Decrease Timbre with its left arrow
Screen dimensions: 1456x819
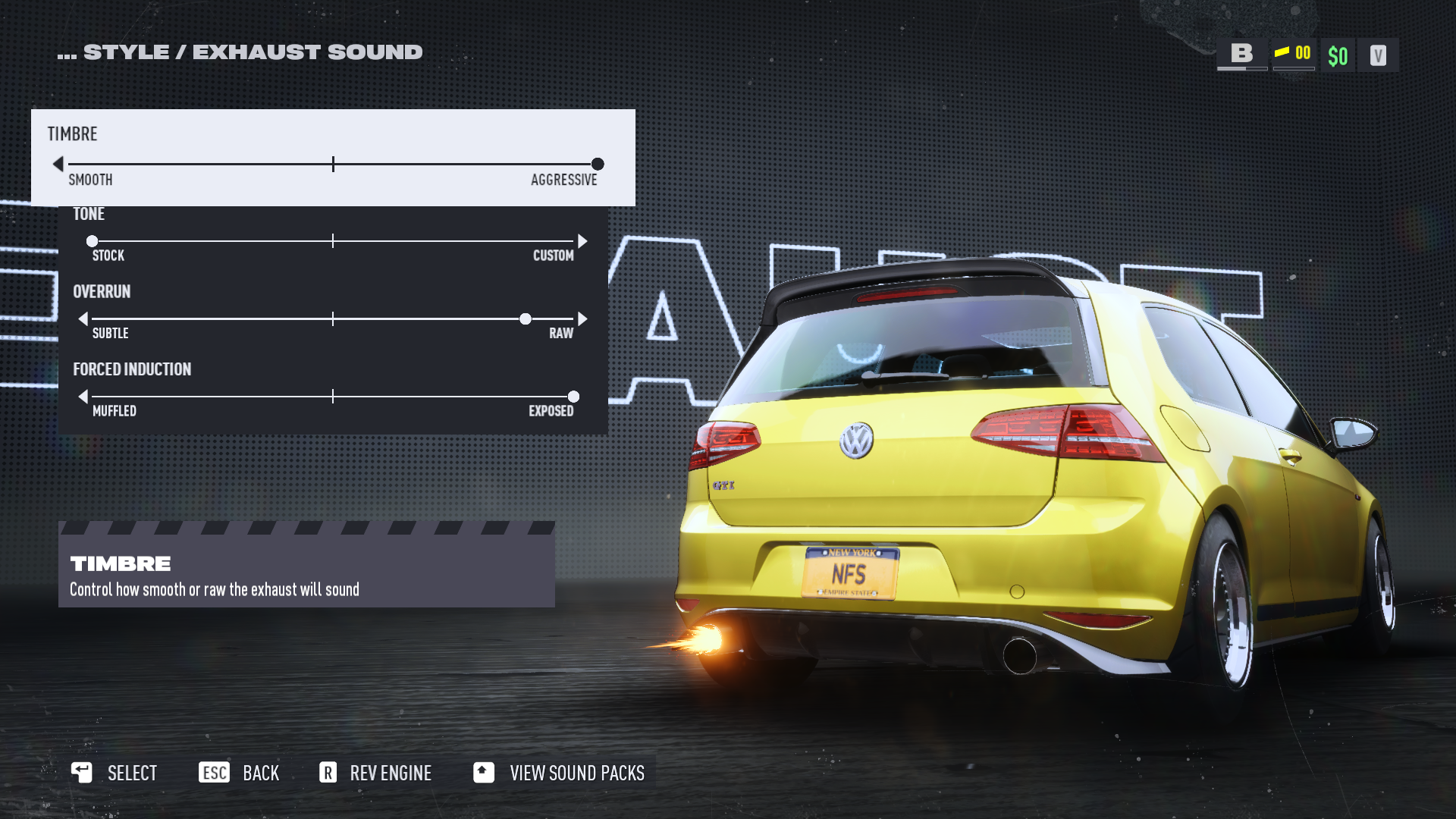pyautogui.click(x=58, y=164)
